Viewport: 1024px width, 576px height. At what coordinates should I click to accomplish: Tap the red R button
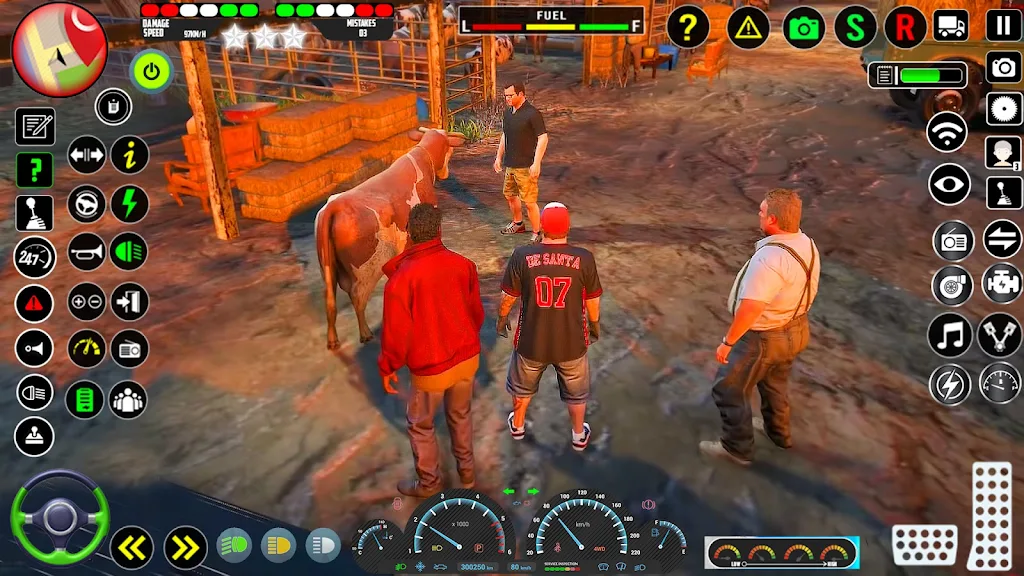coord(905,27)
